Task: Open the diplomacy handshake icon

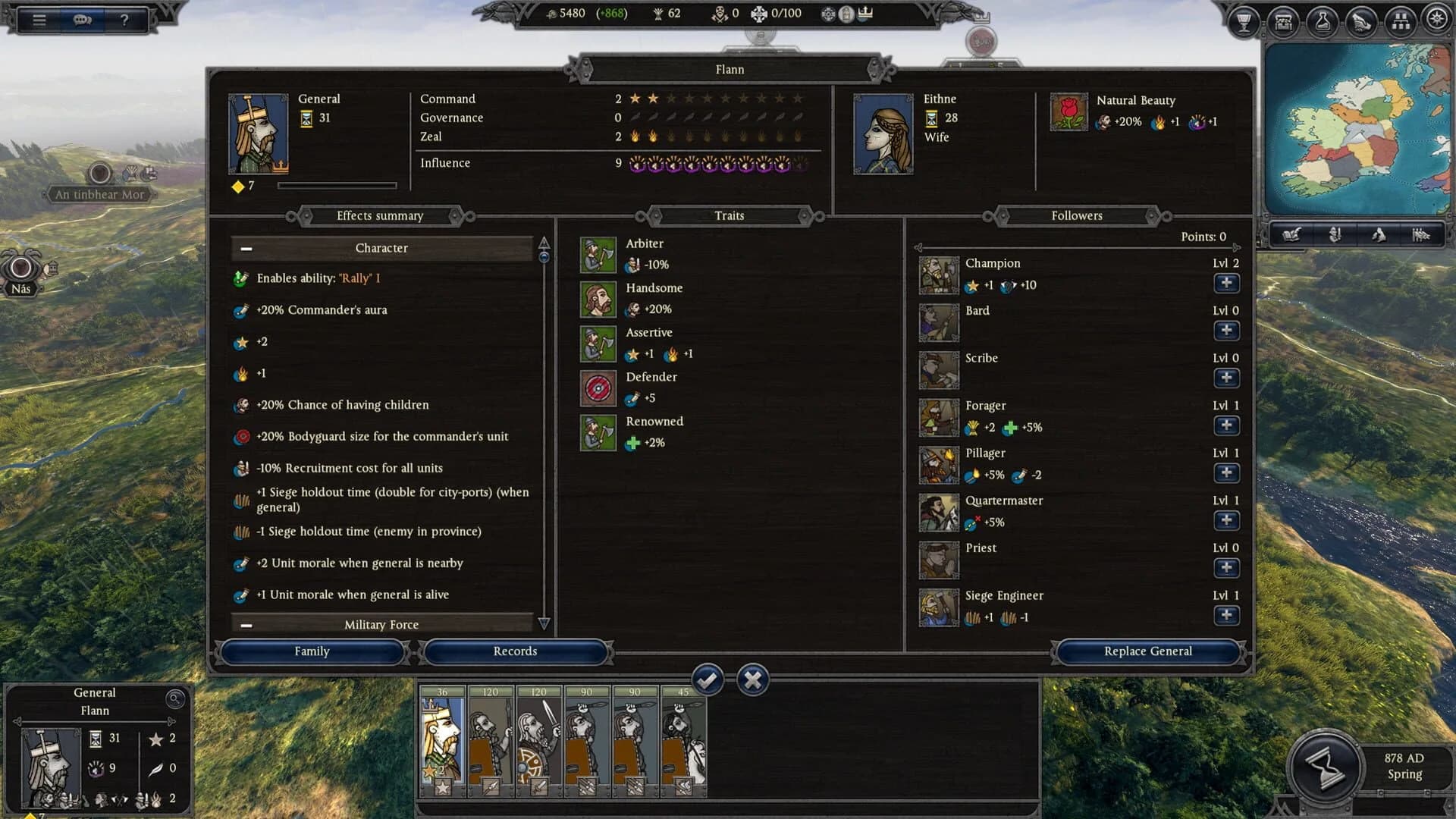Action: pyautogui.click(x=1362, y=22)
